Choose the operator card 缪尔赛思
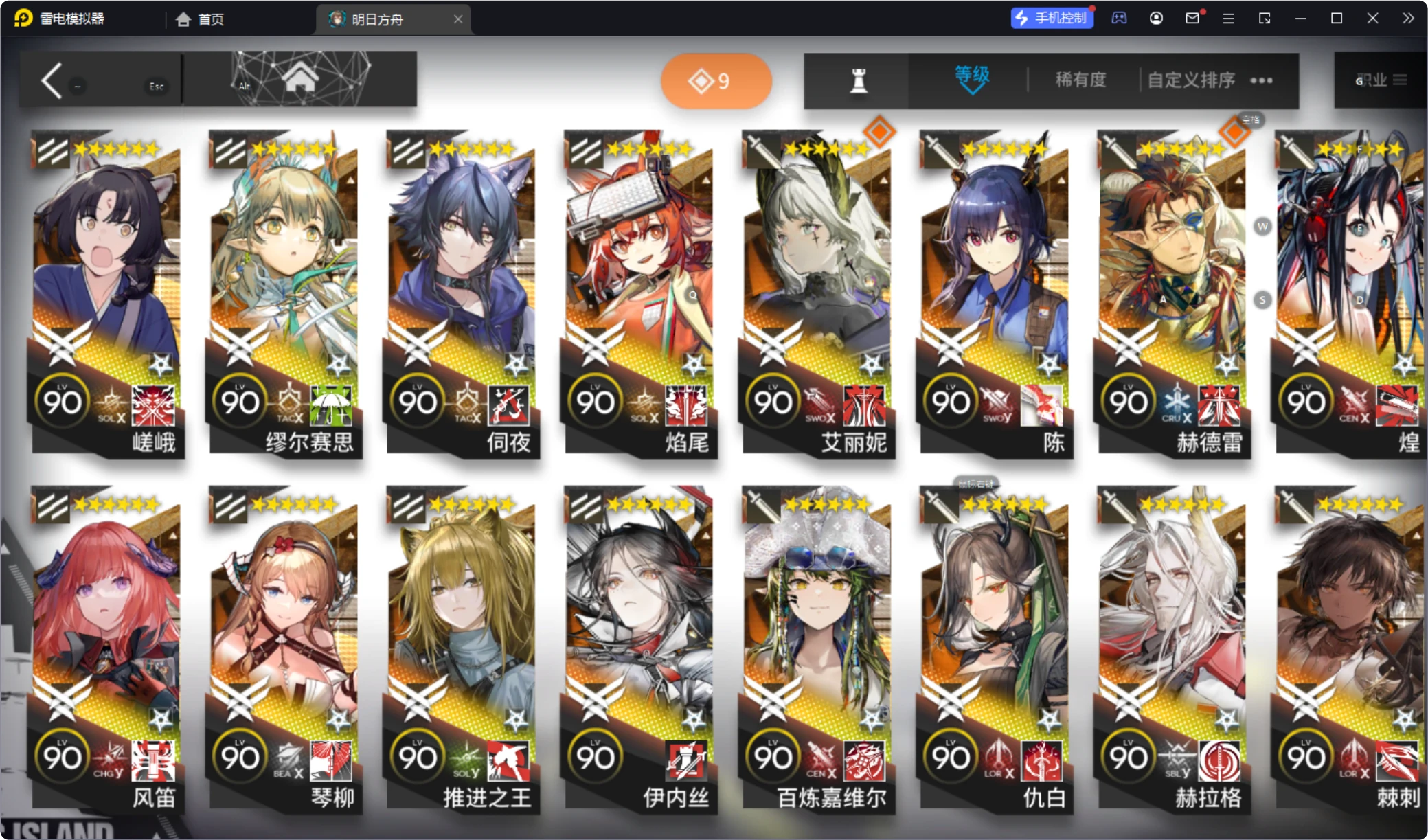The height and width of the screenshot is (840, 1428). click(x=284, y=288)
